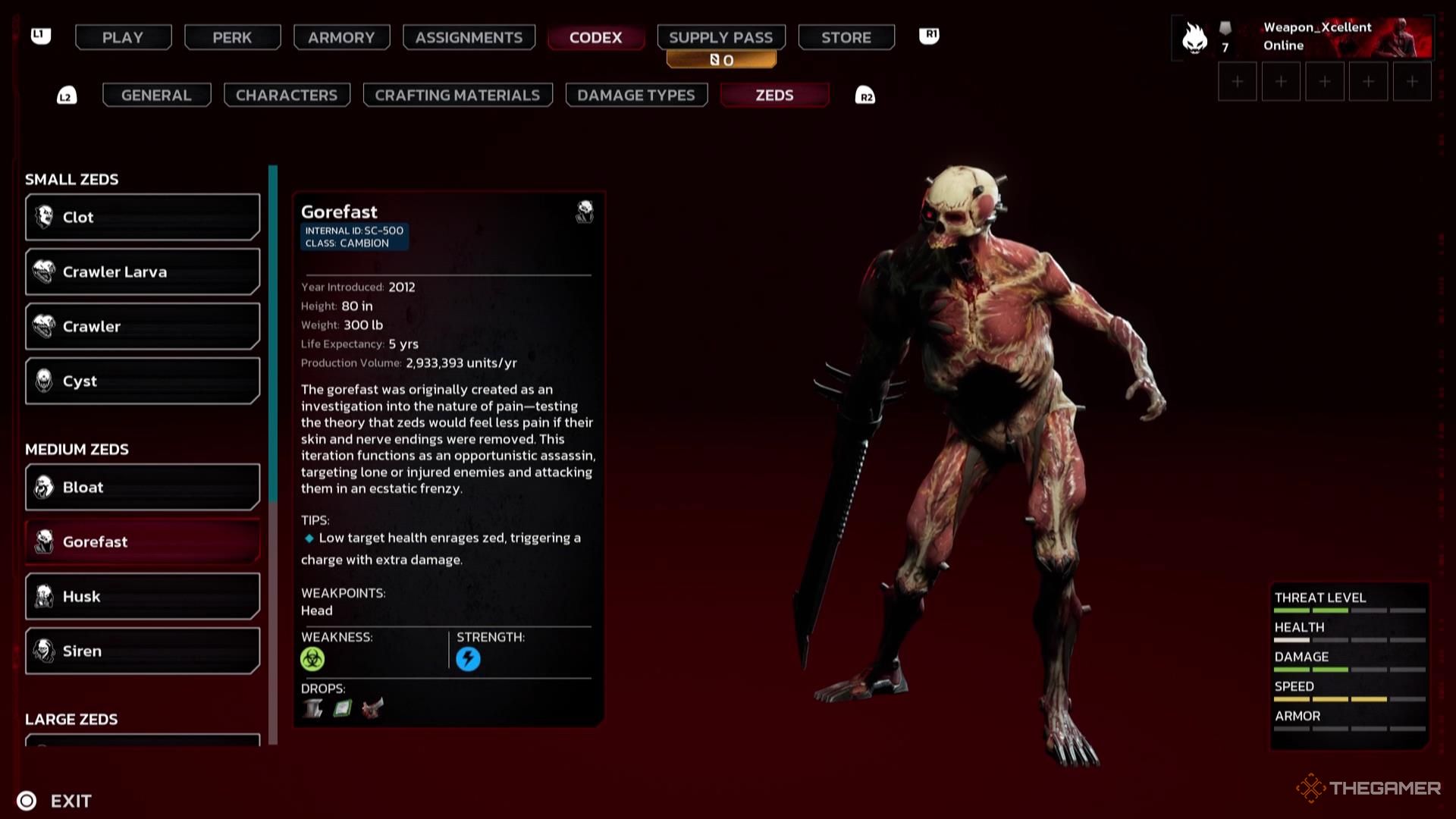Select the Siren zed entry
Viewport: 1456px width, 819px height.
pyautogui.click(x=143, y=651)
